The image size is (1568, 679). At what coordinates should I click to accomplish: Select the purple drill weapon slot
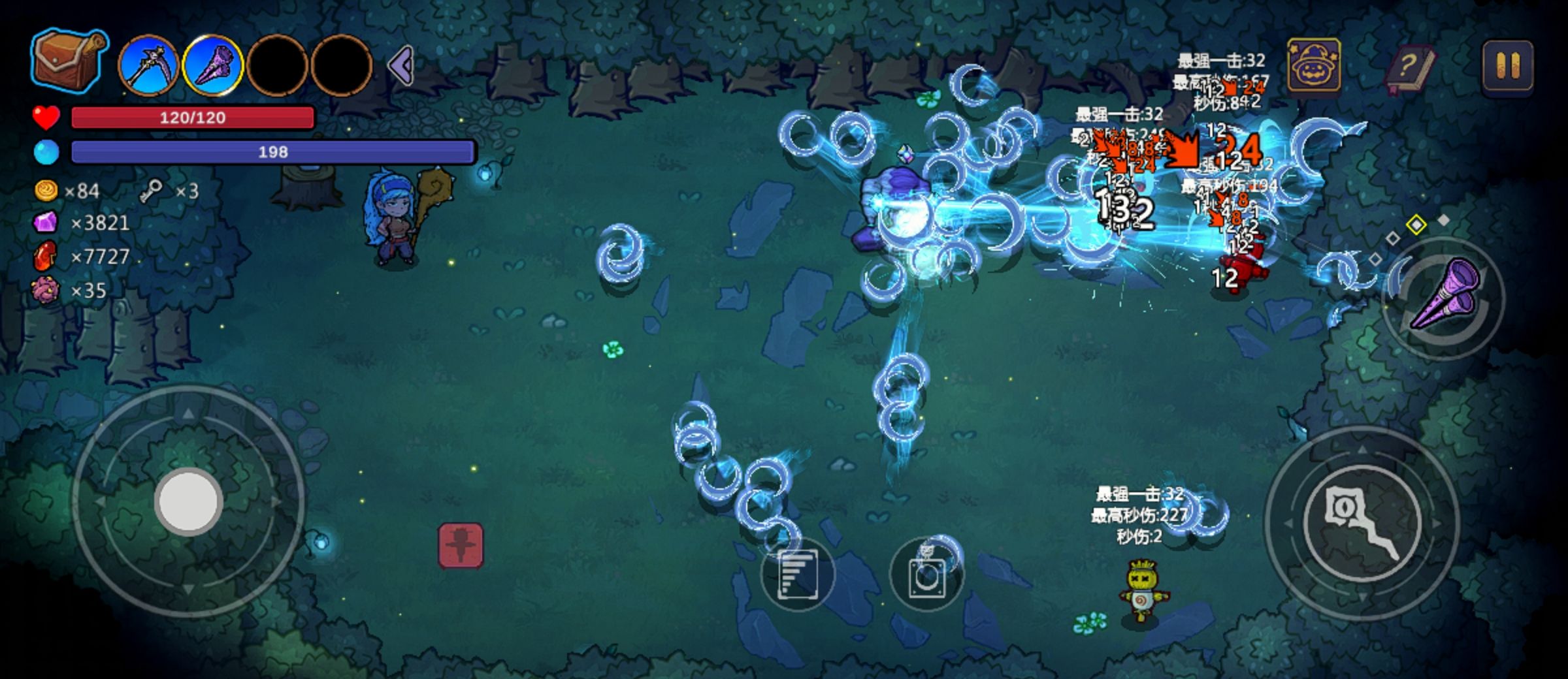tap(212, 66)
